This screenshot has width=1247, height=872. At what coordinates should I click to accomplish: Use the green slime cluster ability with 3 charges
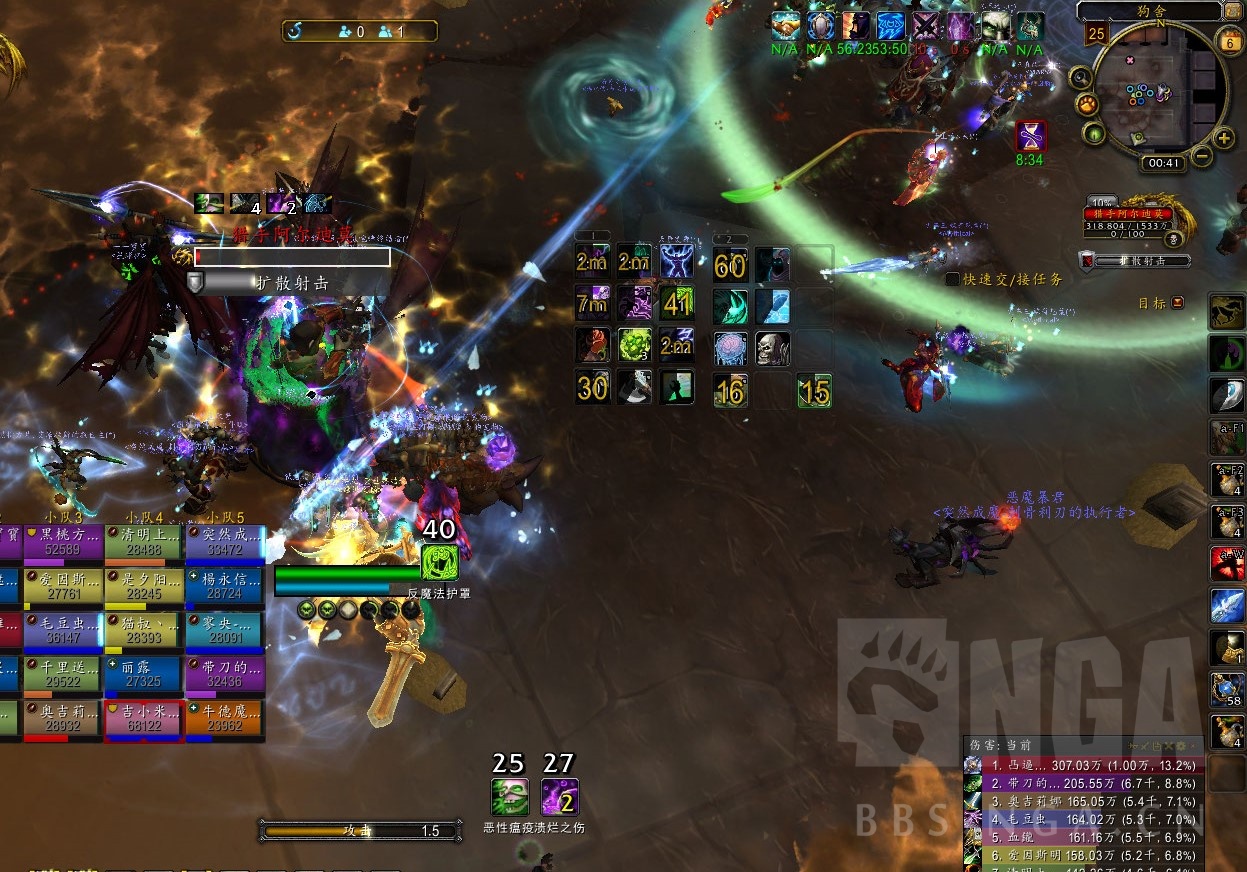[635, 346]
